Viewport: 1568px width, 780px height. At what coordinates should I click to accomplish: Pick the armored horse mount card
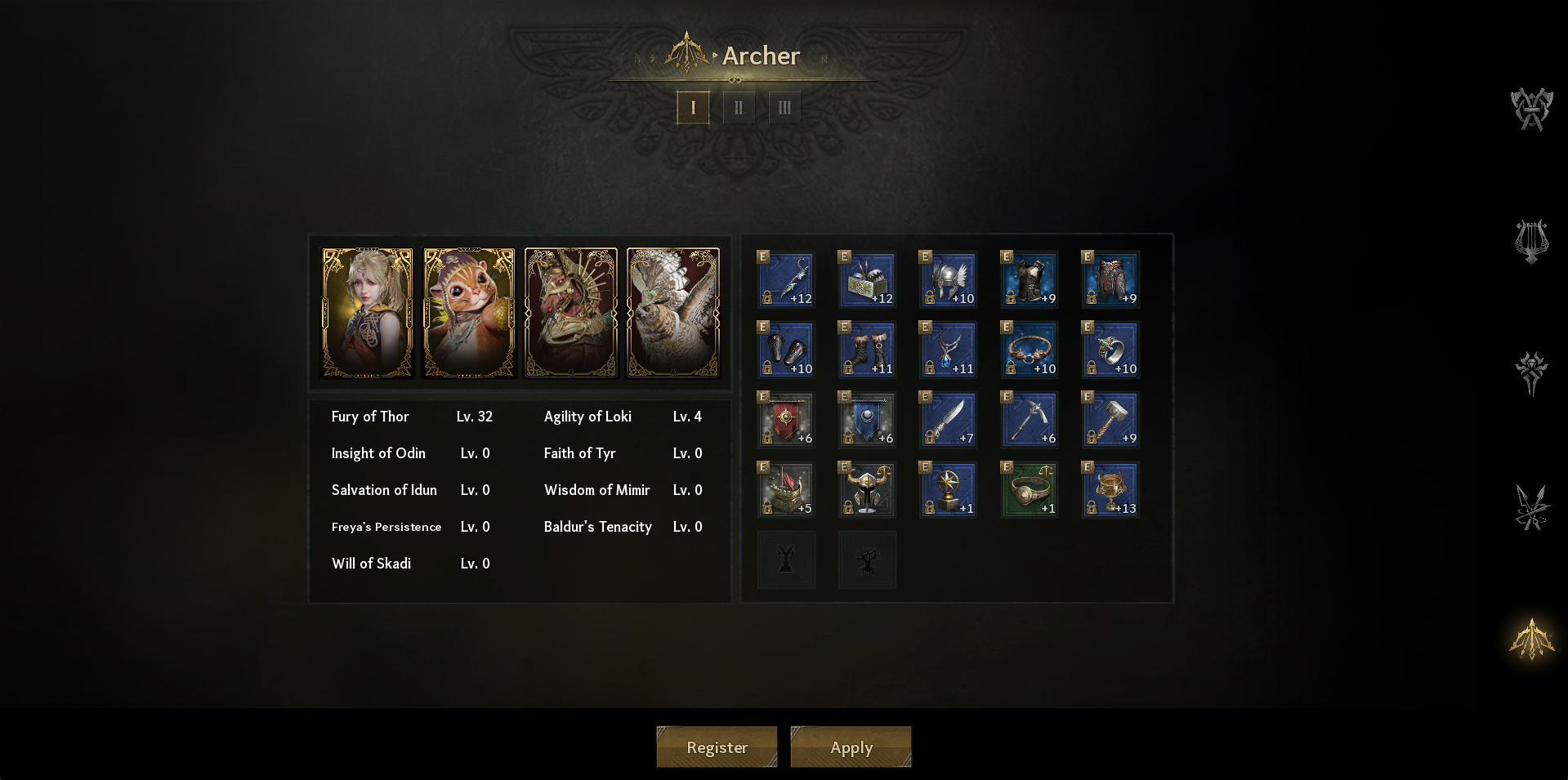tap(570, 313)
